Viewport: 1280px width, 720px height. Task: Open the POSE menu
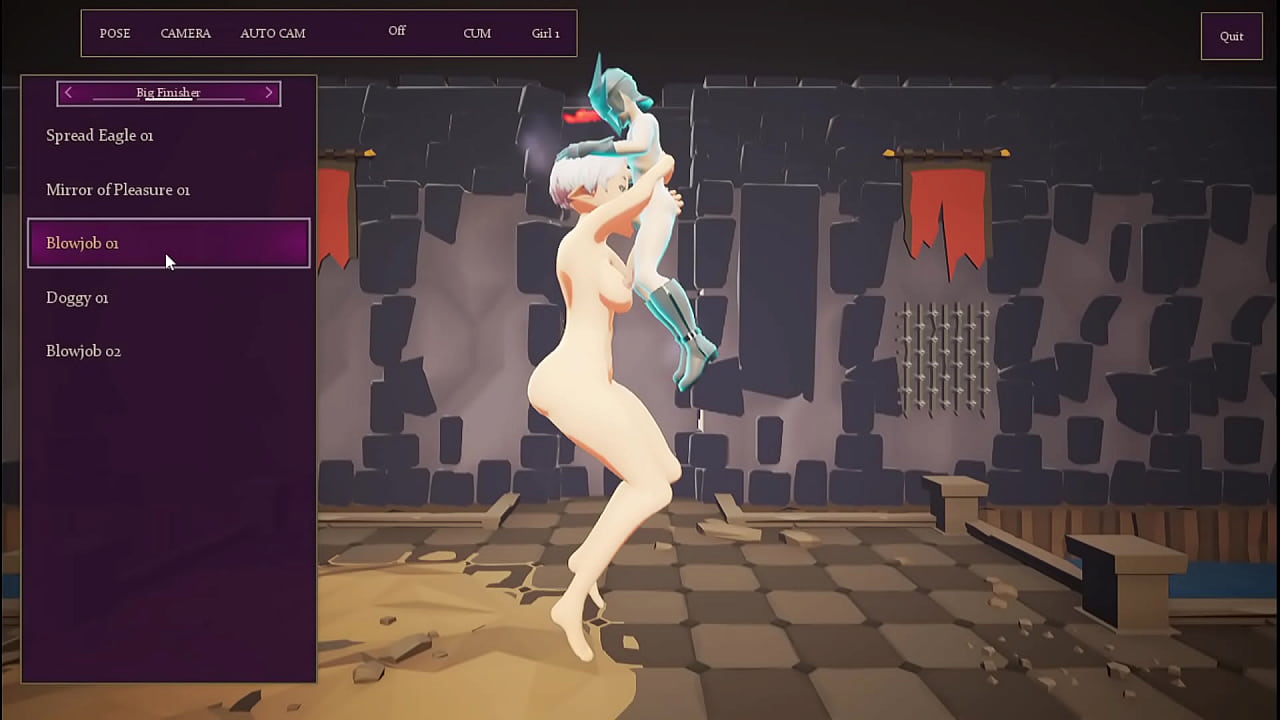click(x=114, y=33)
